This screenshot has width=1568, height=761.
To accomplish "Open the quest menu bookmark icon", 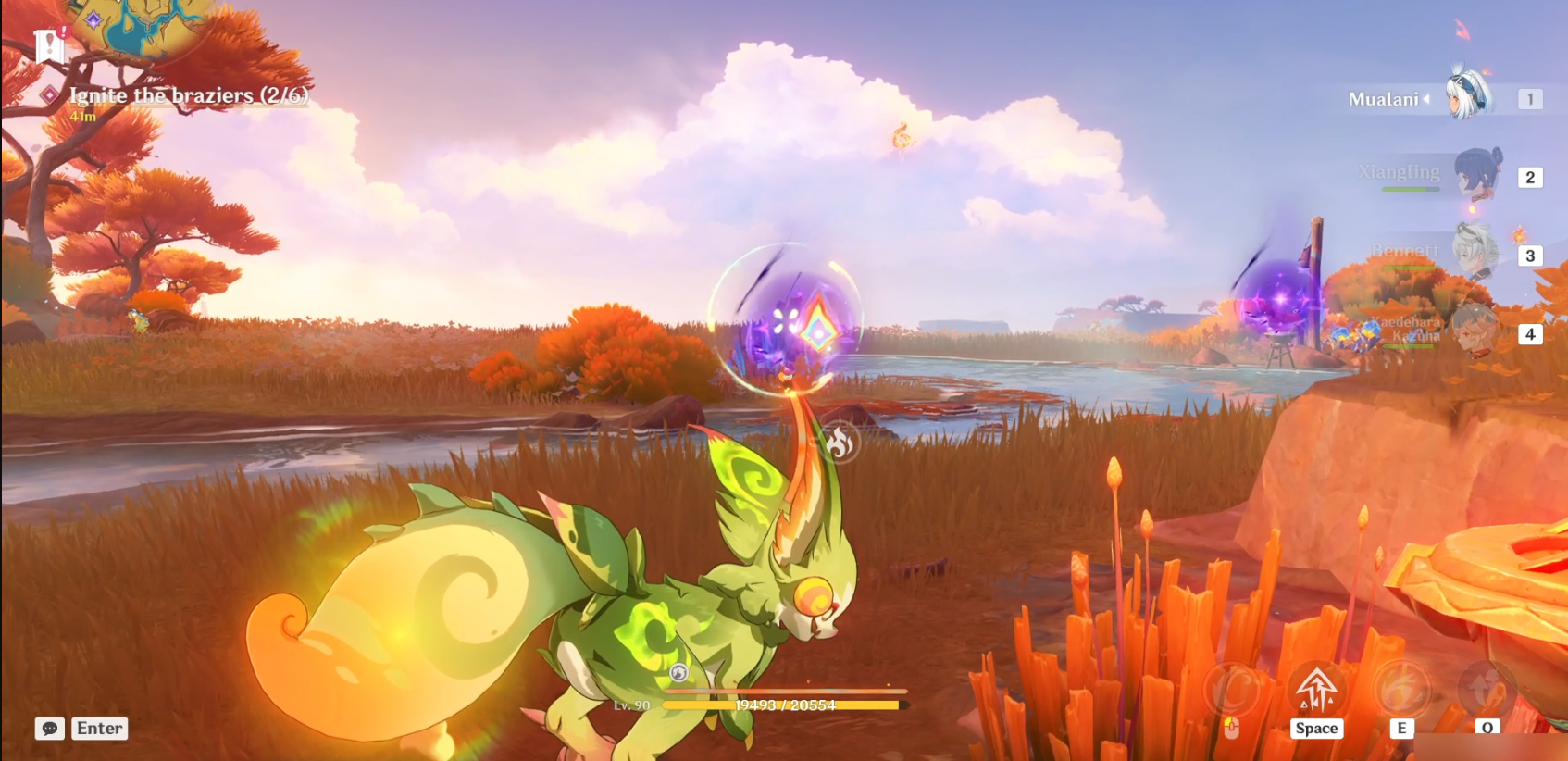I will pos(48,44).
